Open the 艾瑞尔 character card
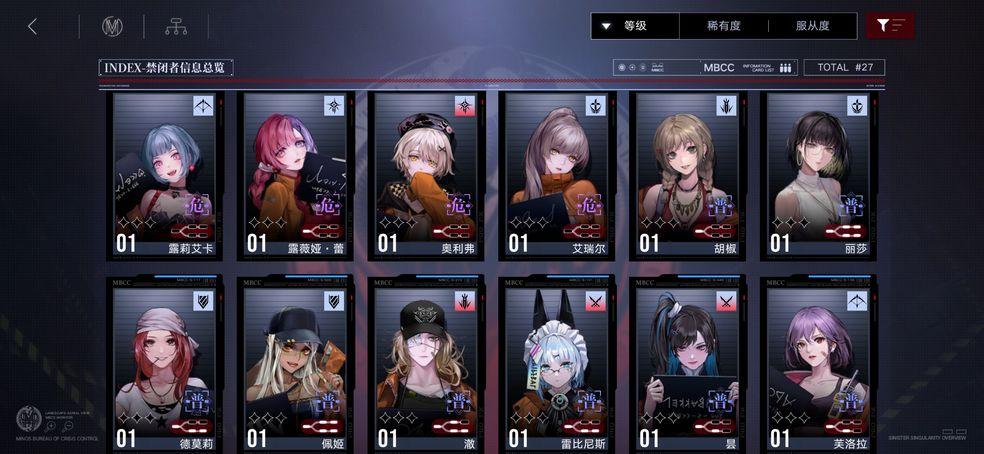Screen dimensions: 984x454 (556, 175)
